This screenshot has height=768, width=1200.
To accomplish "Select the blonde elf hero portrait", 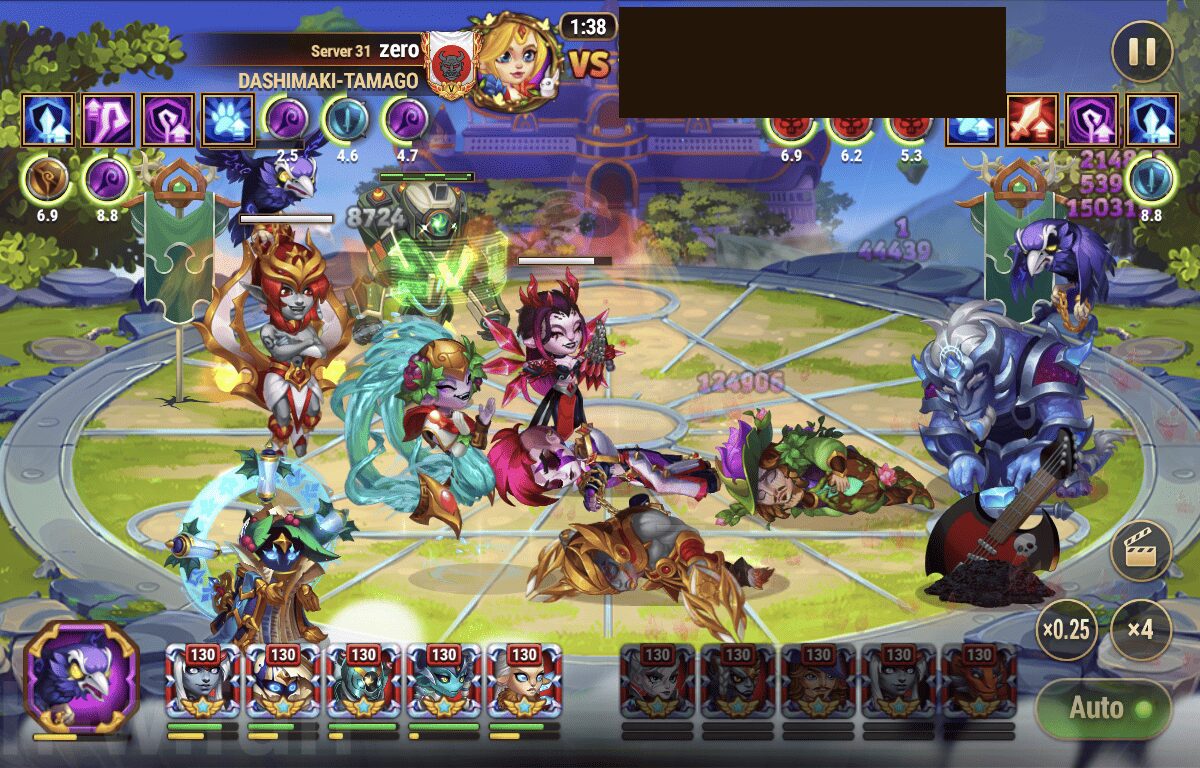I will point(524,681).
